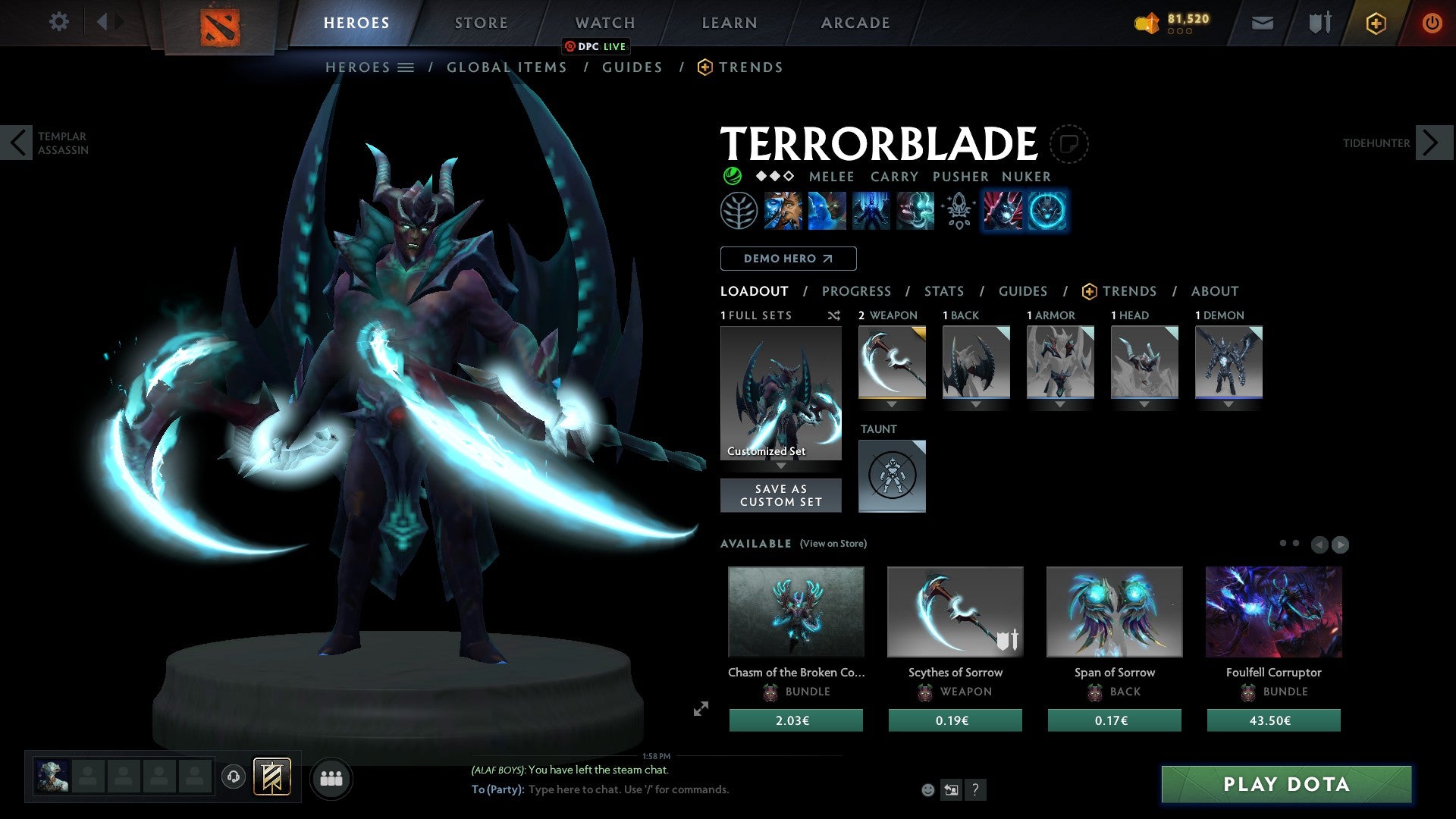The height and width of the screenshot is (819, 1456).
Task: Toggle fullscreen hero portrait view
Action: pos(699,710)
